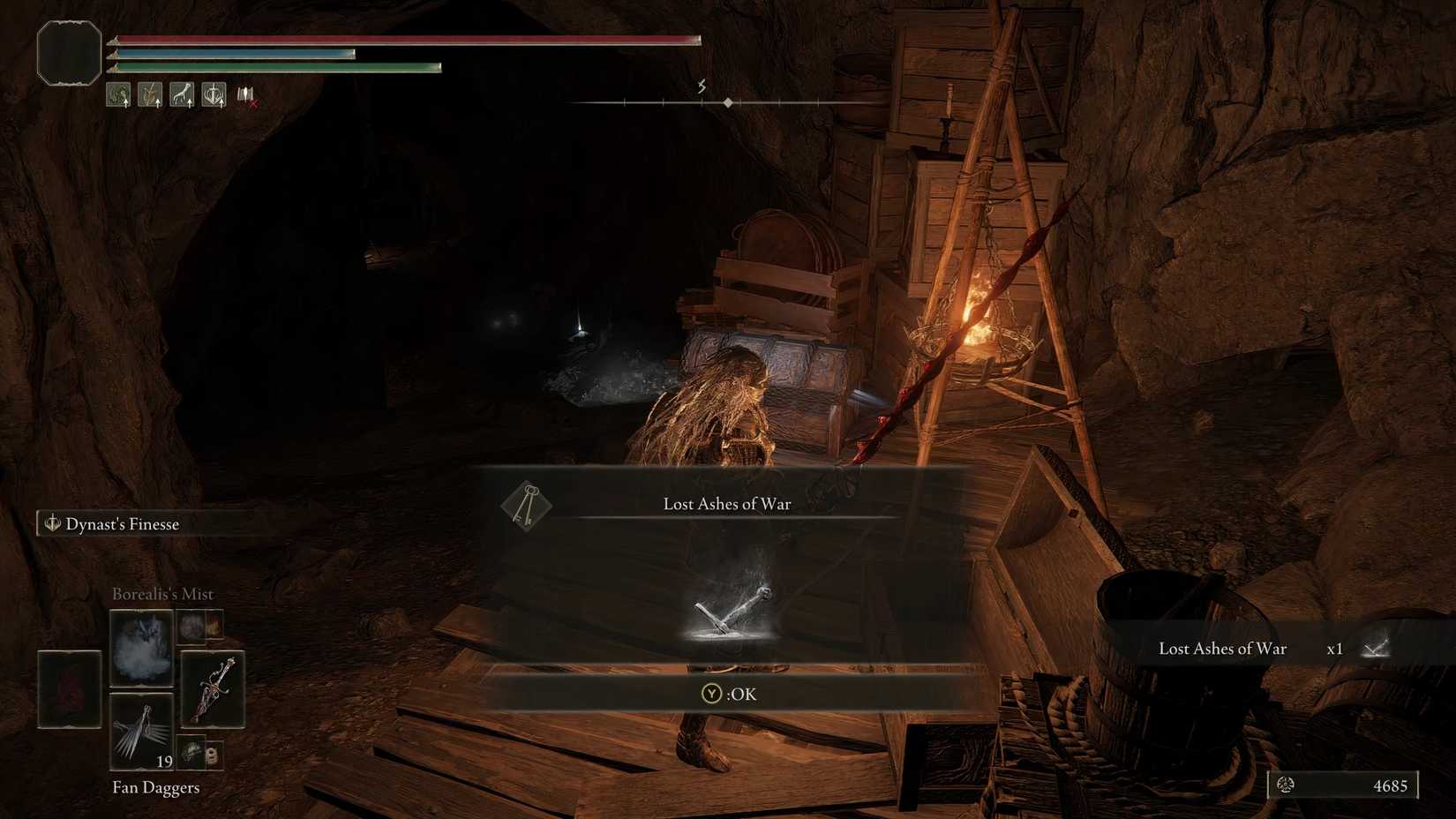The height and width of the screenshot is (819, 1456).
Task: Select the Lost Ashes of War title bar
Action: pyautogui.click(x=725, y=503)
